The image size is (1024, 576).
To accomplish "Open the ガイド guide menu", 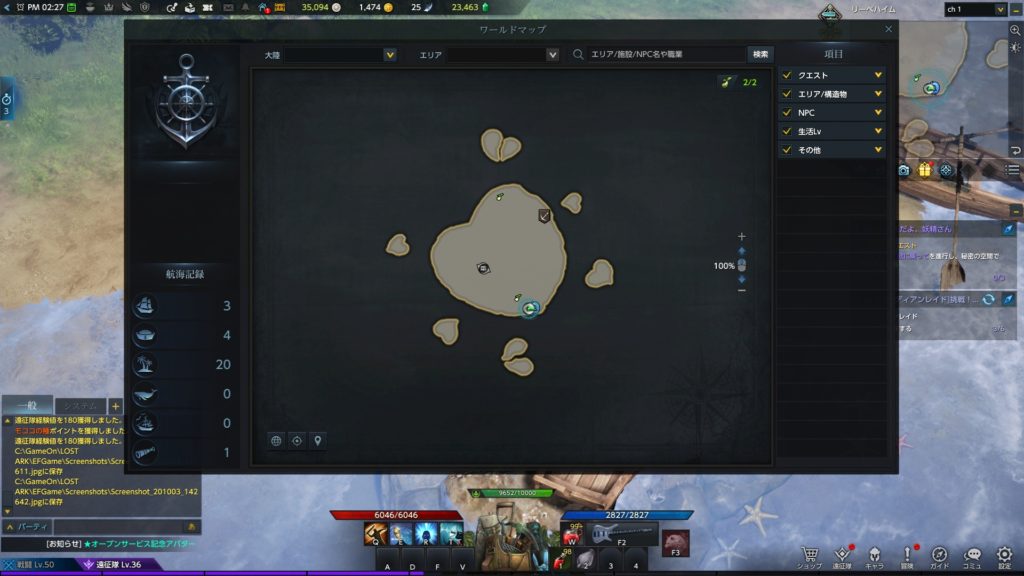I will point(939,556).
